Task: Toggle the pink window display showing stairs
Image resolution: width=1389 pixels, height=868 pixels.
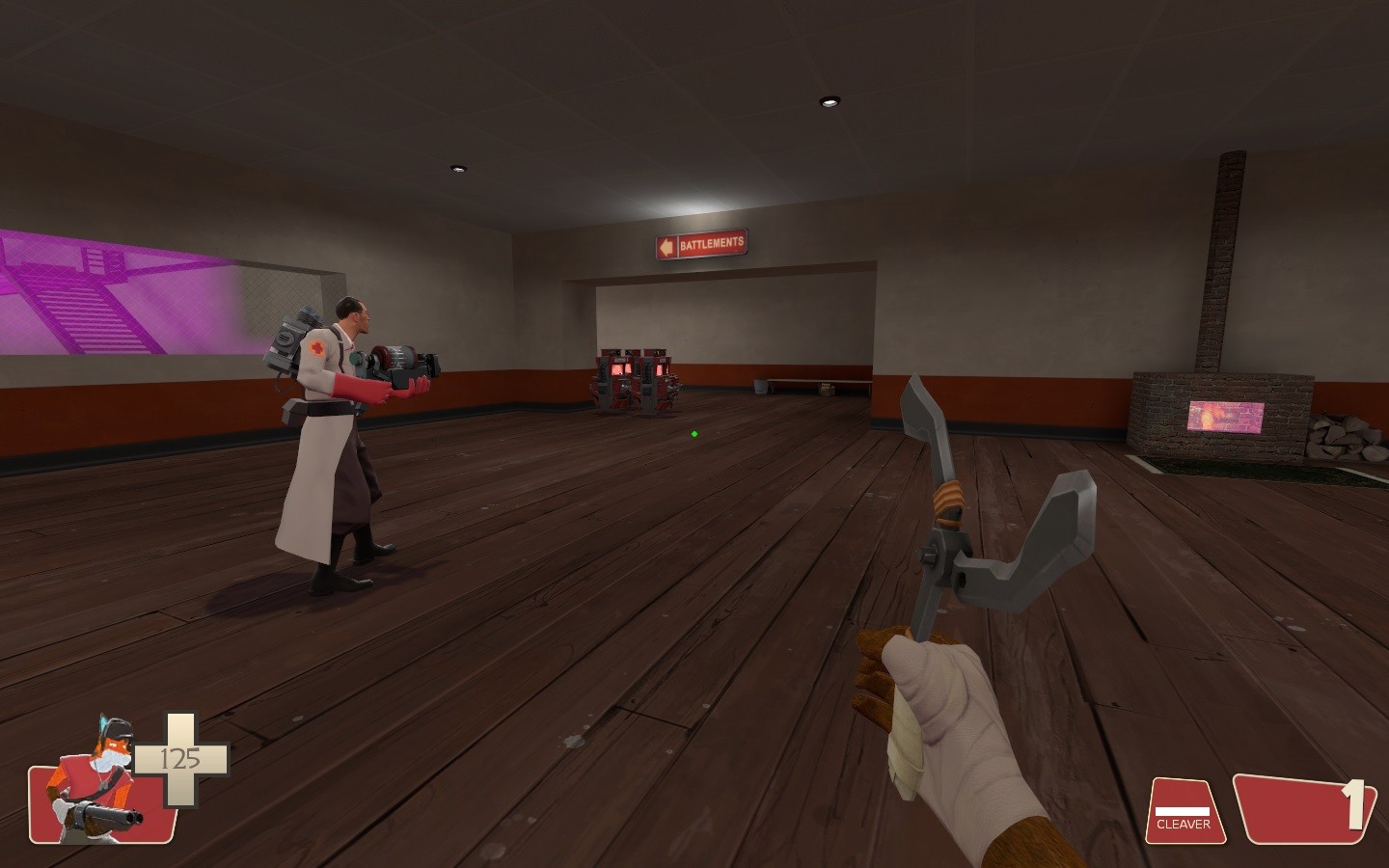Action: tap(106, 289)
